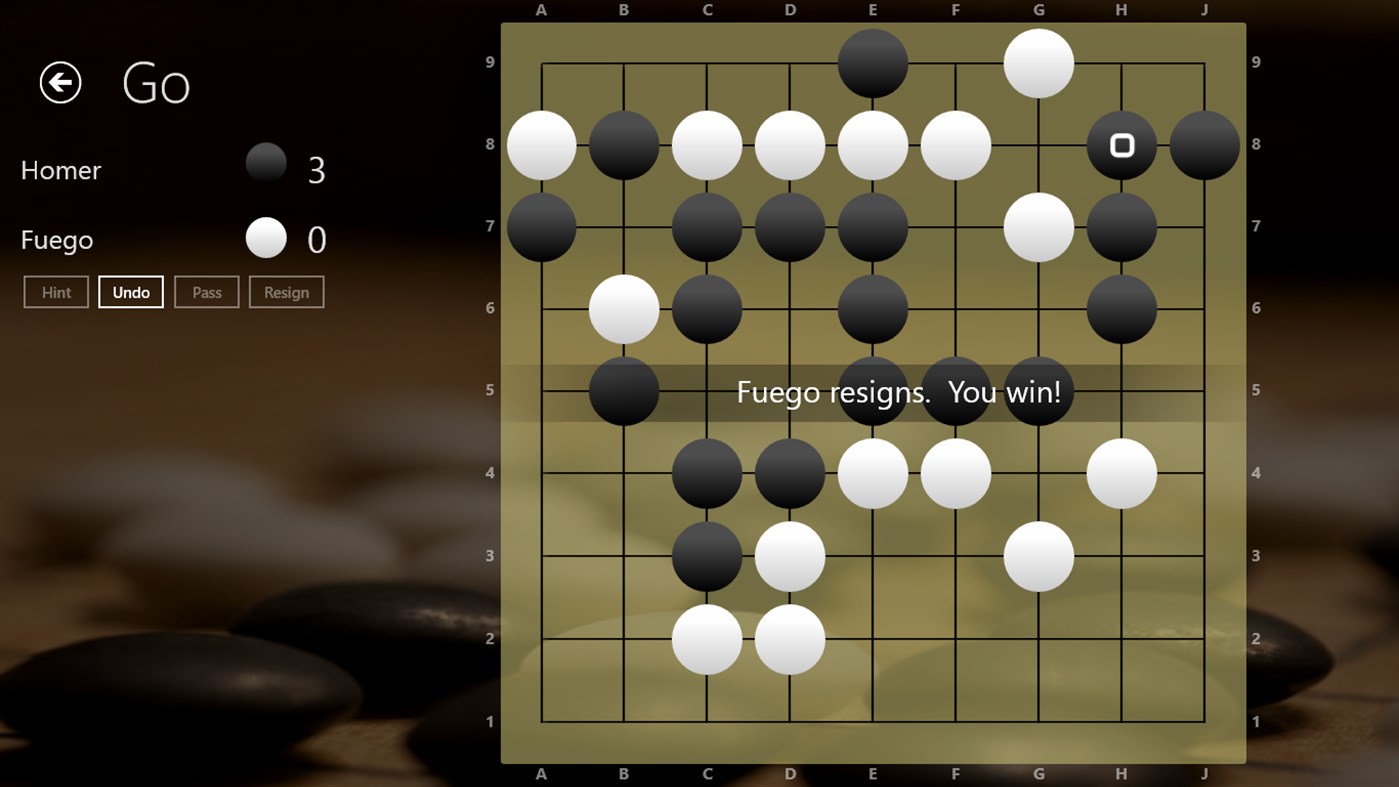The width and height of the screenshot is (1399, 787).
Task: Click the black stone at B5
Action: (x=623, y=392)
